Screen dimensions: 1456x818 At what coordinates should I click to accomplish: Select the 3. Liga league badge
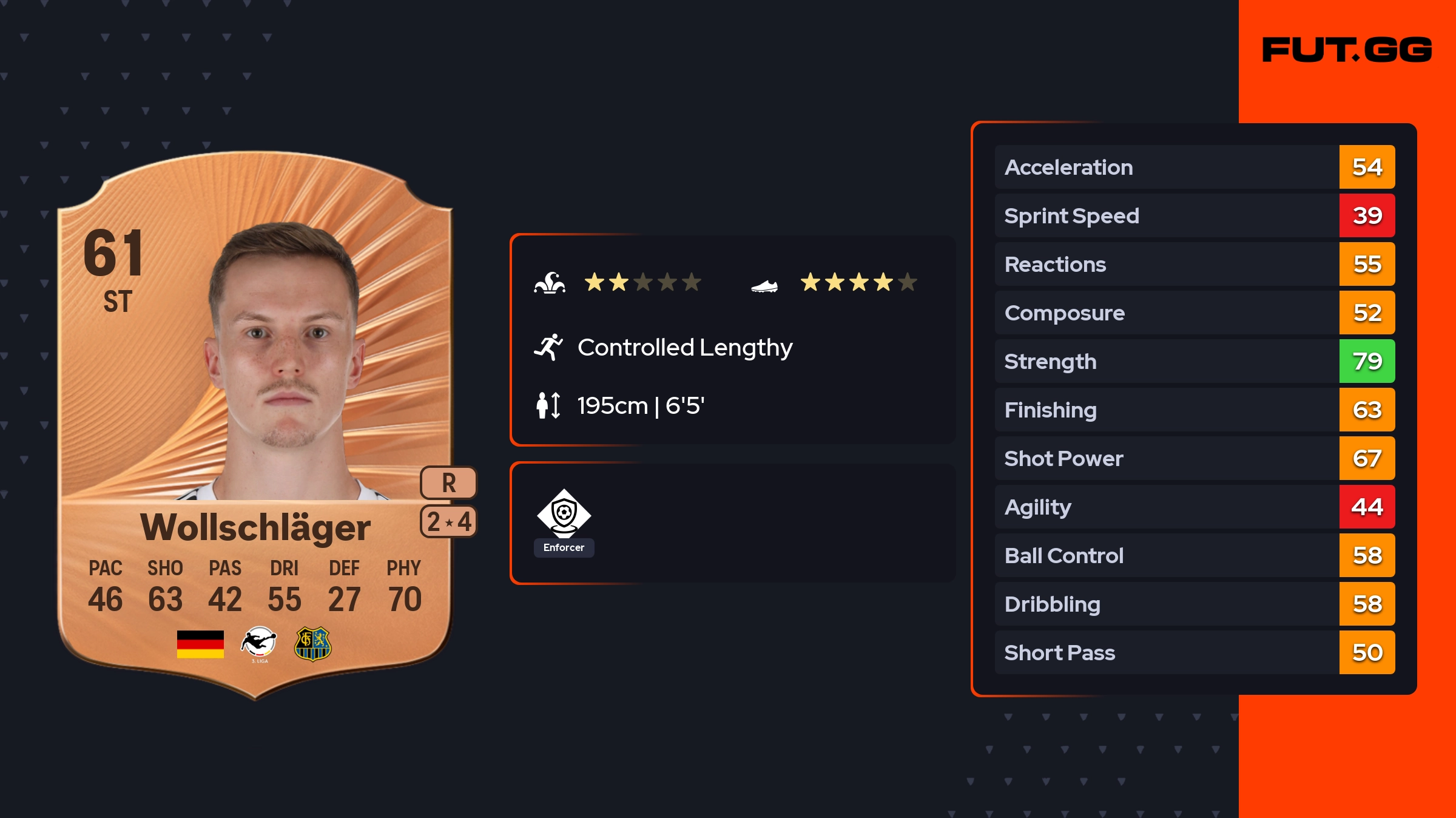point(259,644)
